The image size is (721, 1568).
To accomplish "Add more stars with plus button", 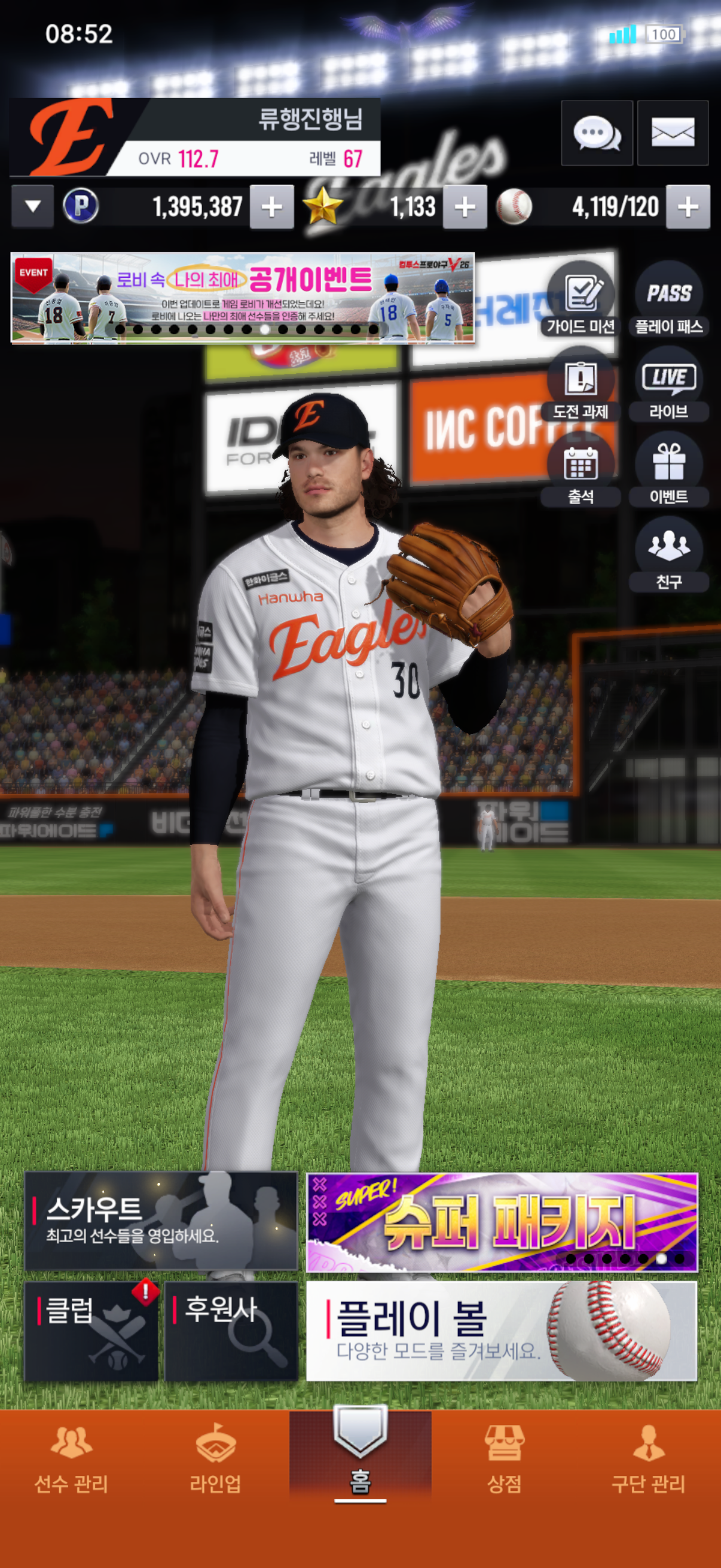I will click(x=465, y=207).
